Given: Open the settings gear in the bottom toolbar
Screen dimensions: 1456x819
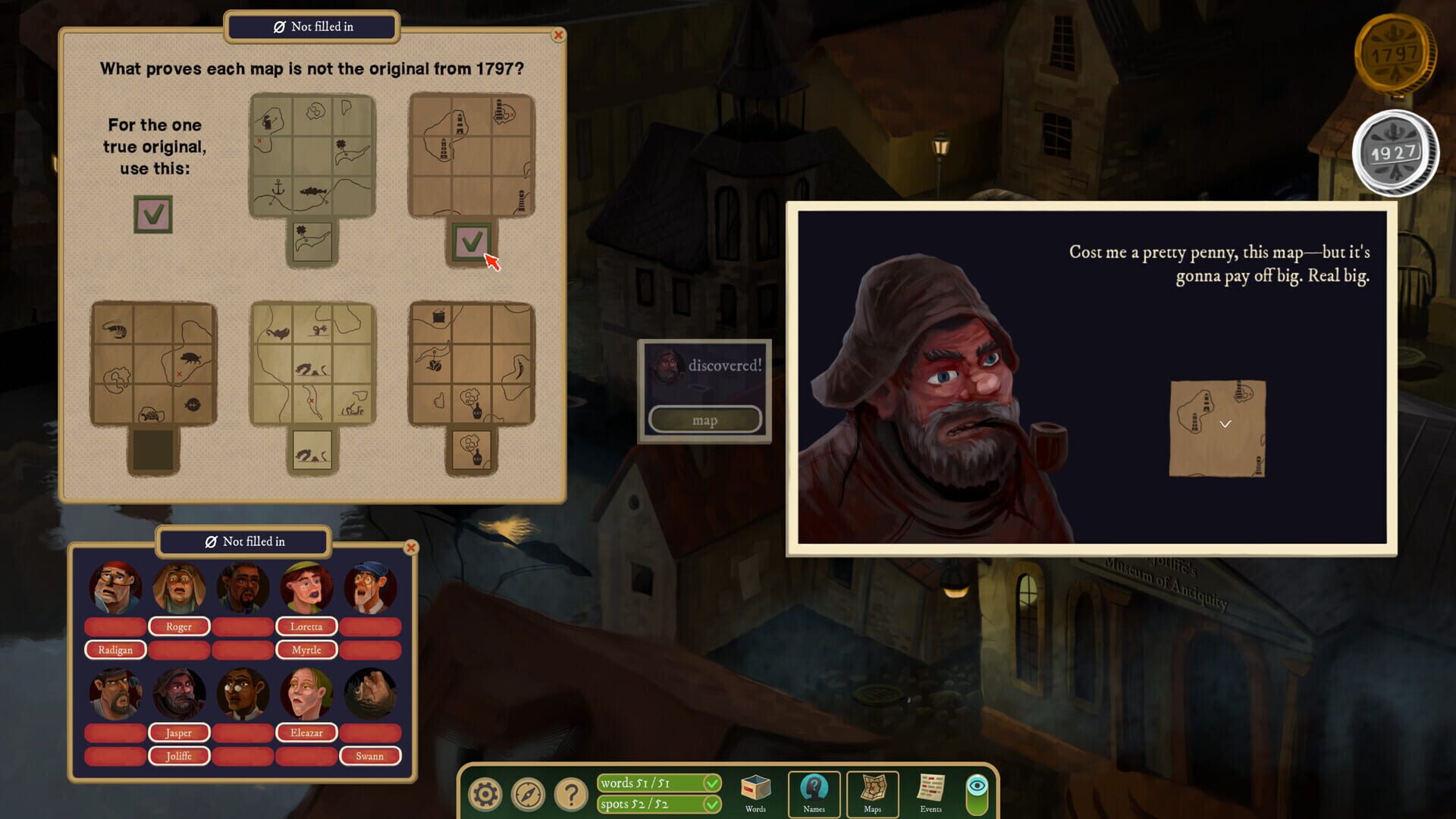Looking at the screenshot, I should coord(485,793).
